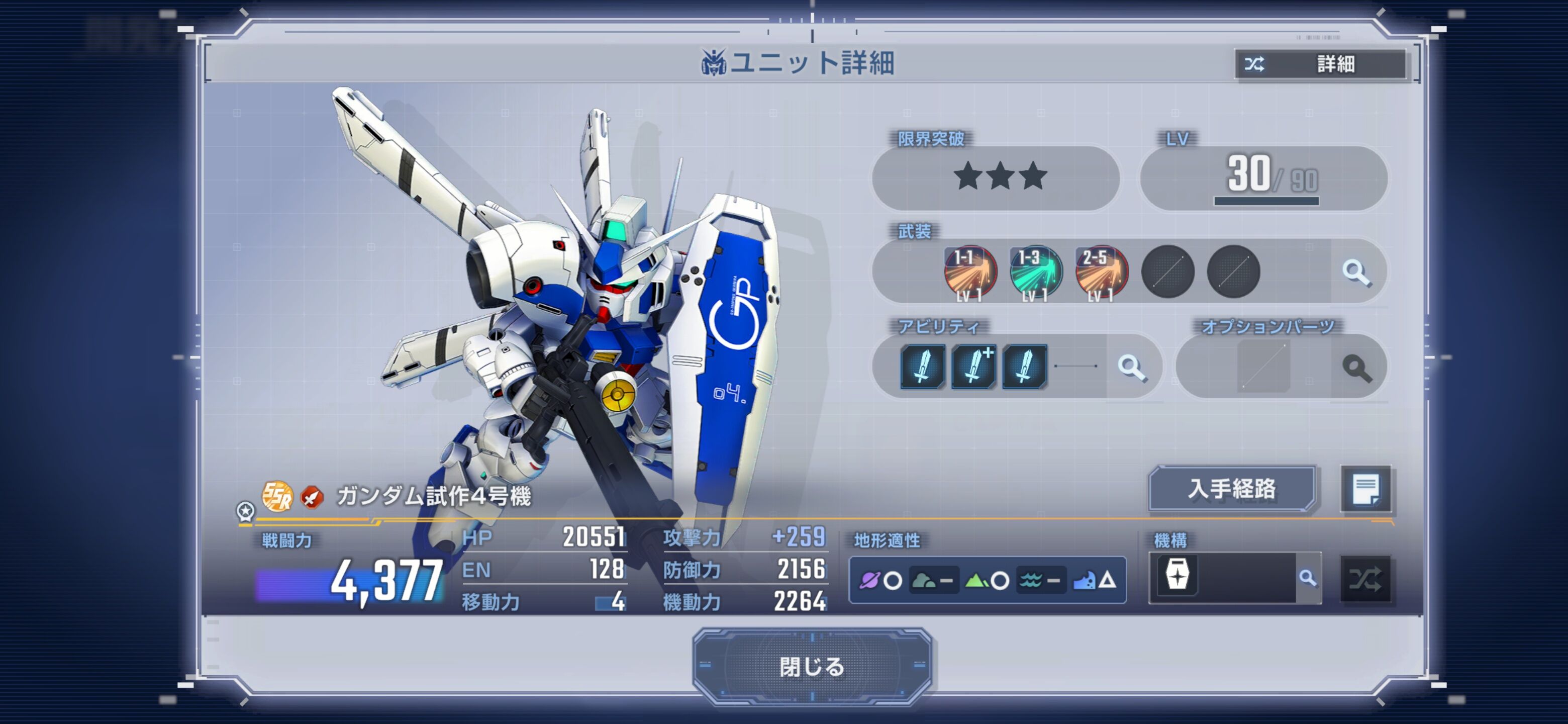Viewport: 1568px width, 724px height.
Task: Close the unit details with 閉じる
Action: 812,666
